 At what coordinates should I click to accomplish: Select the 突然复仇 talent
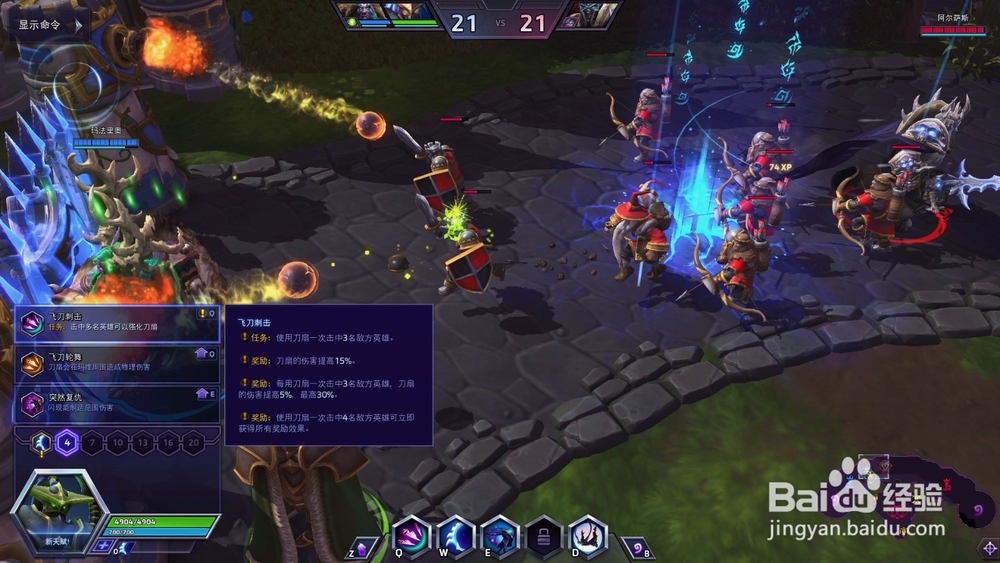(x=119, y=402)
